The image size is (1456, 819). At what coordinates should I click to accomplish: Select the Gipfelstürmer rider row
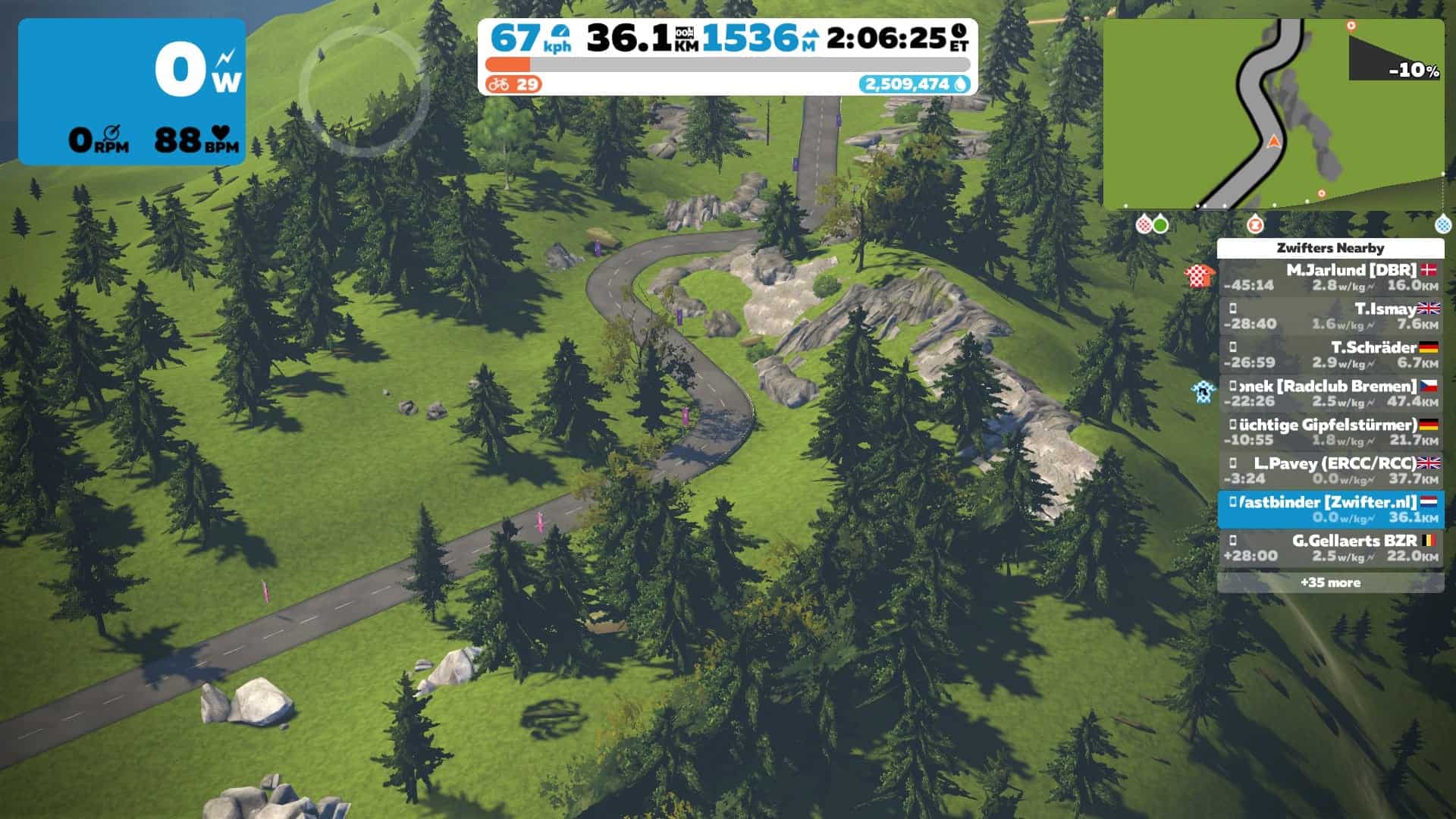point(1330,432)
